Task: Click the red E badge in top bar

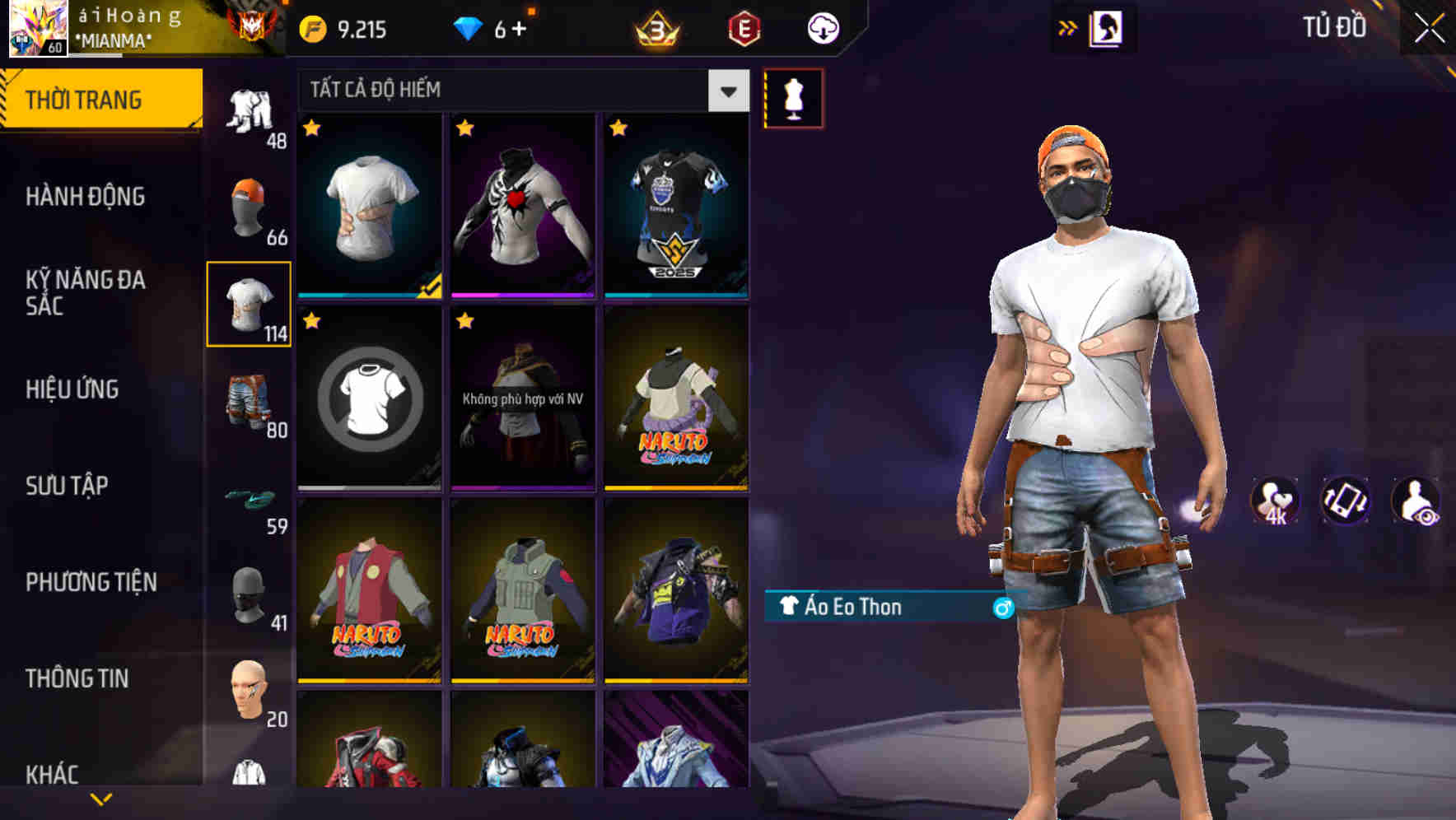Action: pyautogui.click(x=745, y=27)
